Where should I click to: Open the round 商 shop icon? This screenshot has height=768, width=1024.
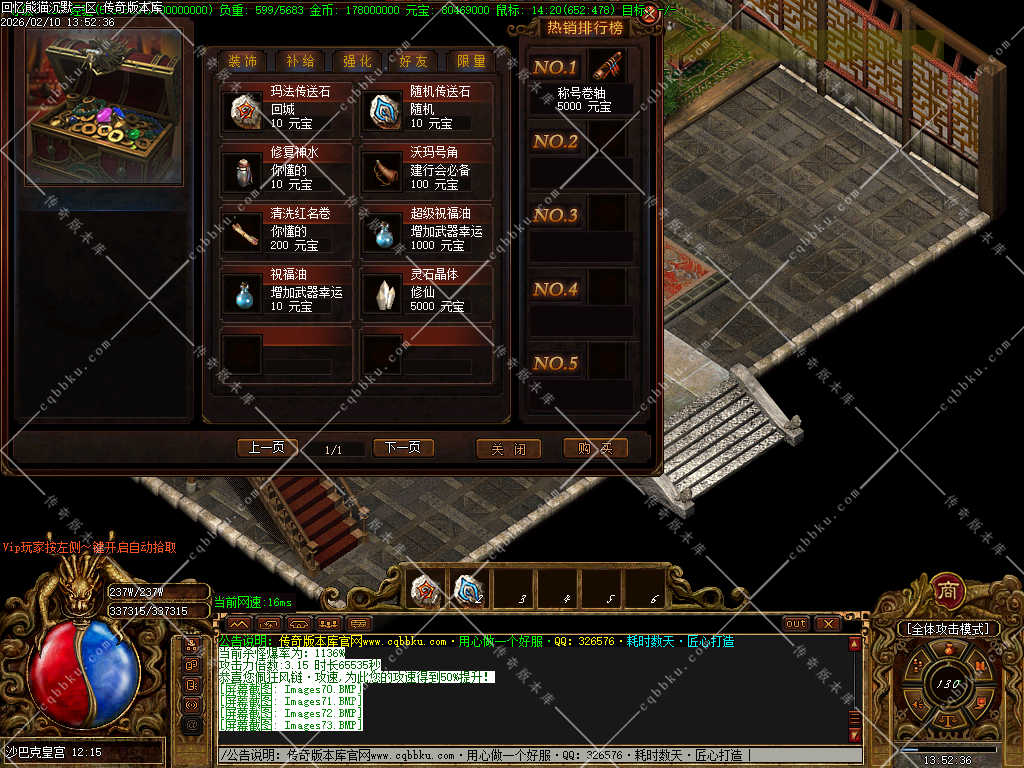947,591
